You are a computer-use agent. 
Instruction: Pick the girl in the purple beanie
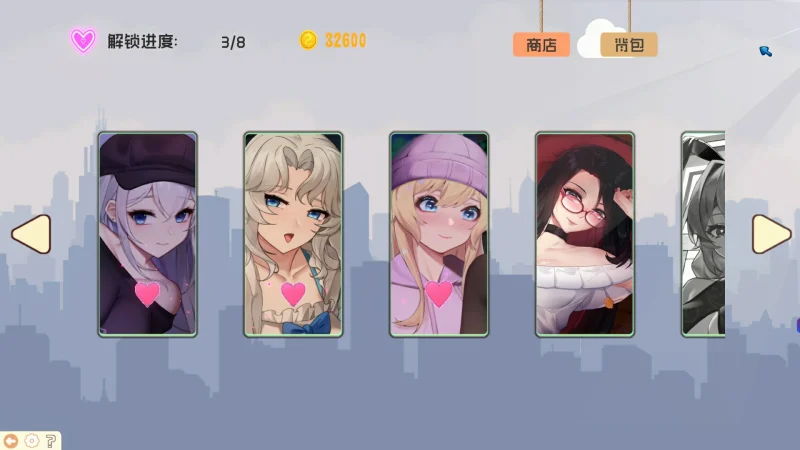439,234
